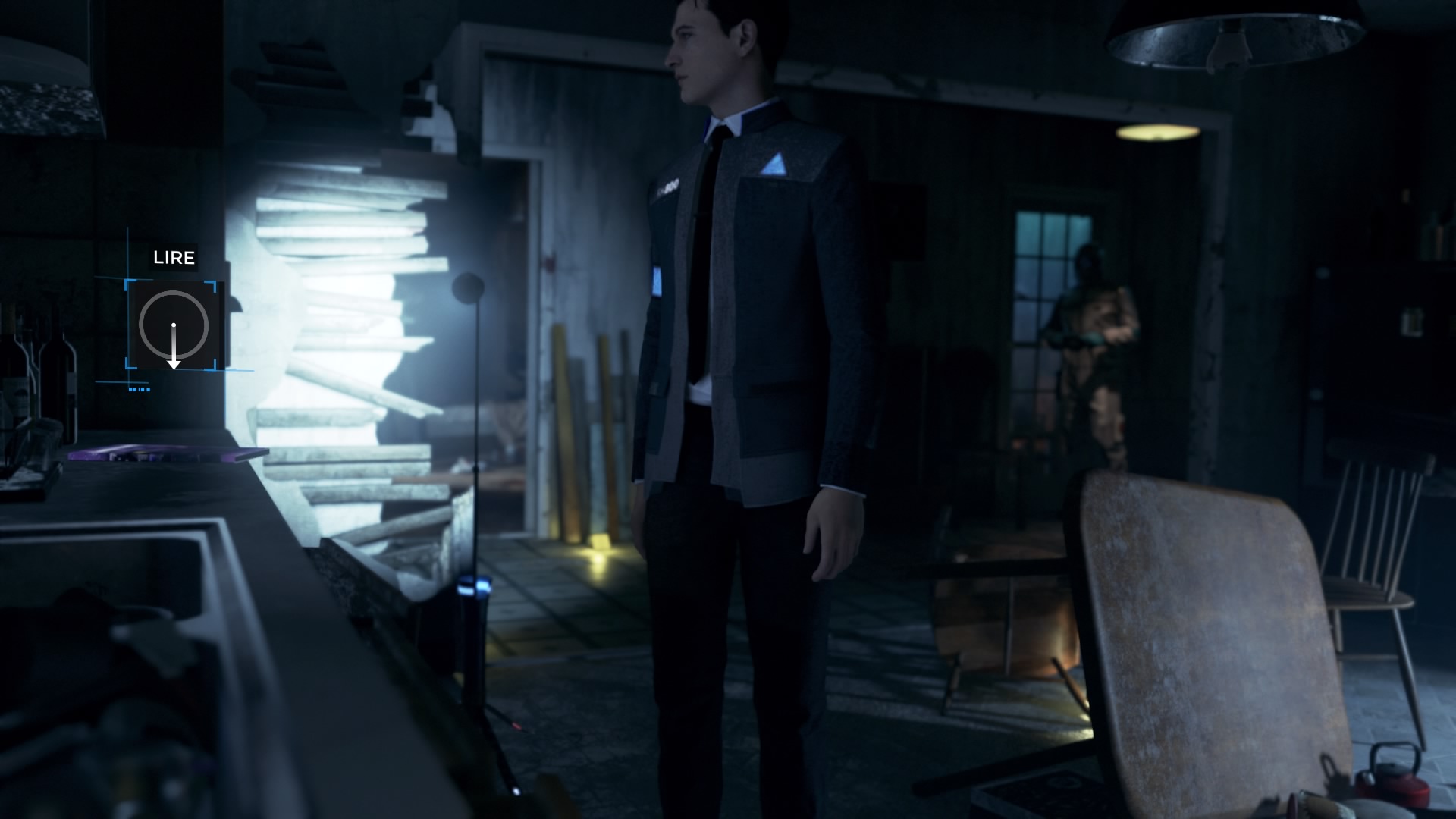1456x819 pixels.
Task: Click the white arrow inside the prompt circle
Action: [174, 349]
